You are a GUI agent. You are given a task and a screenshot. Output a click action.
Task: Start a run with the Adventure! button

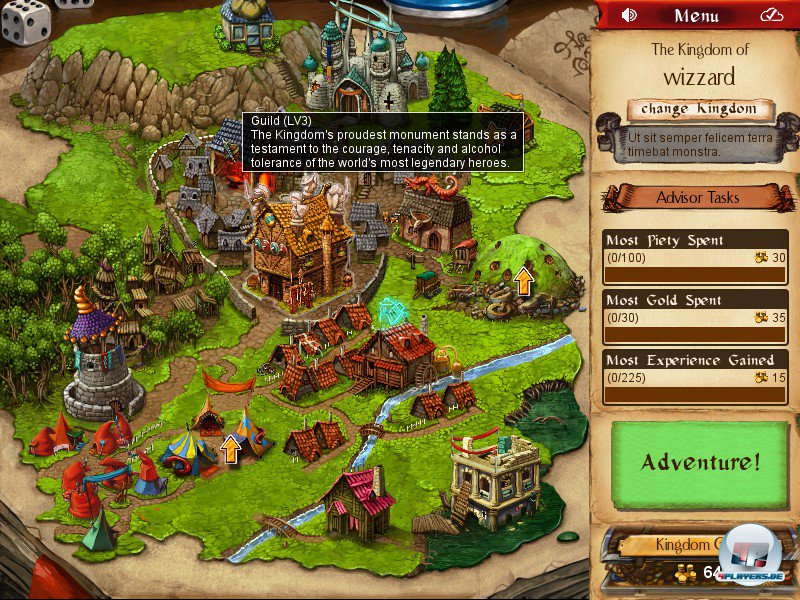point(701,462)
